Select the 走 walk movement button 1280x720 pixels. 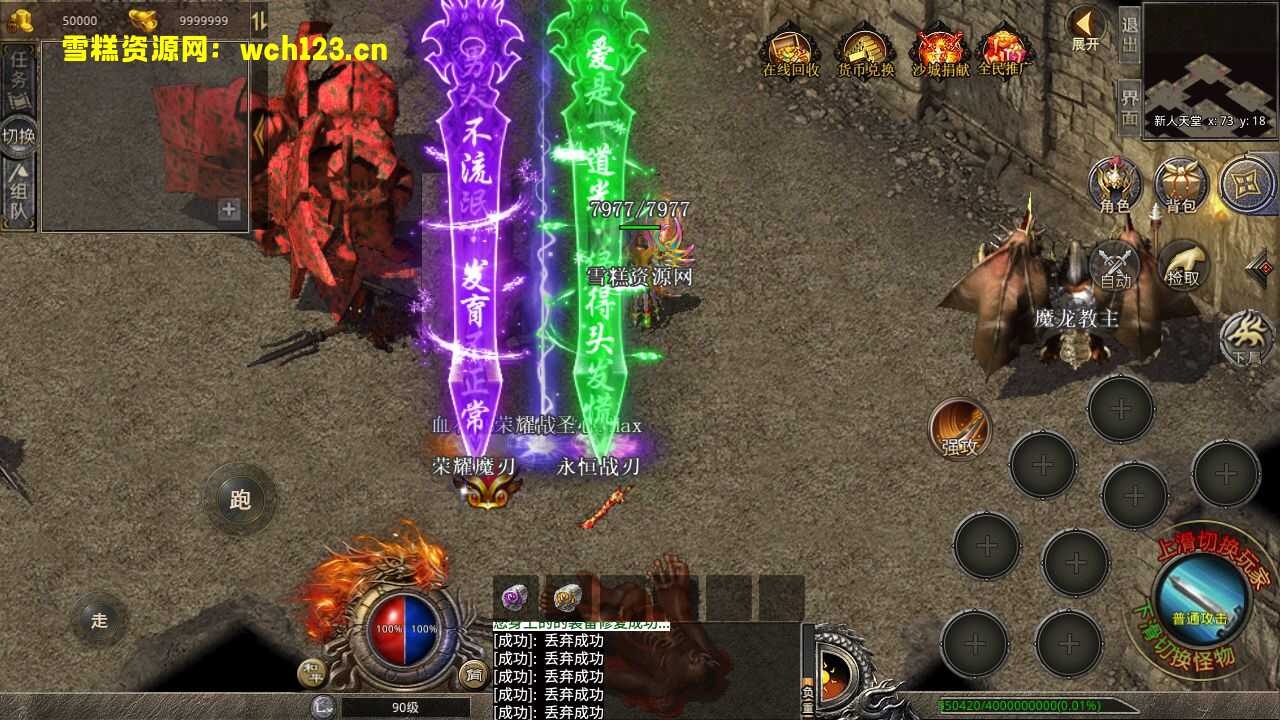pyautogui.click(x=99, y=620)
